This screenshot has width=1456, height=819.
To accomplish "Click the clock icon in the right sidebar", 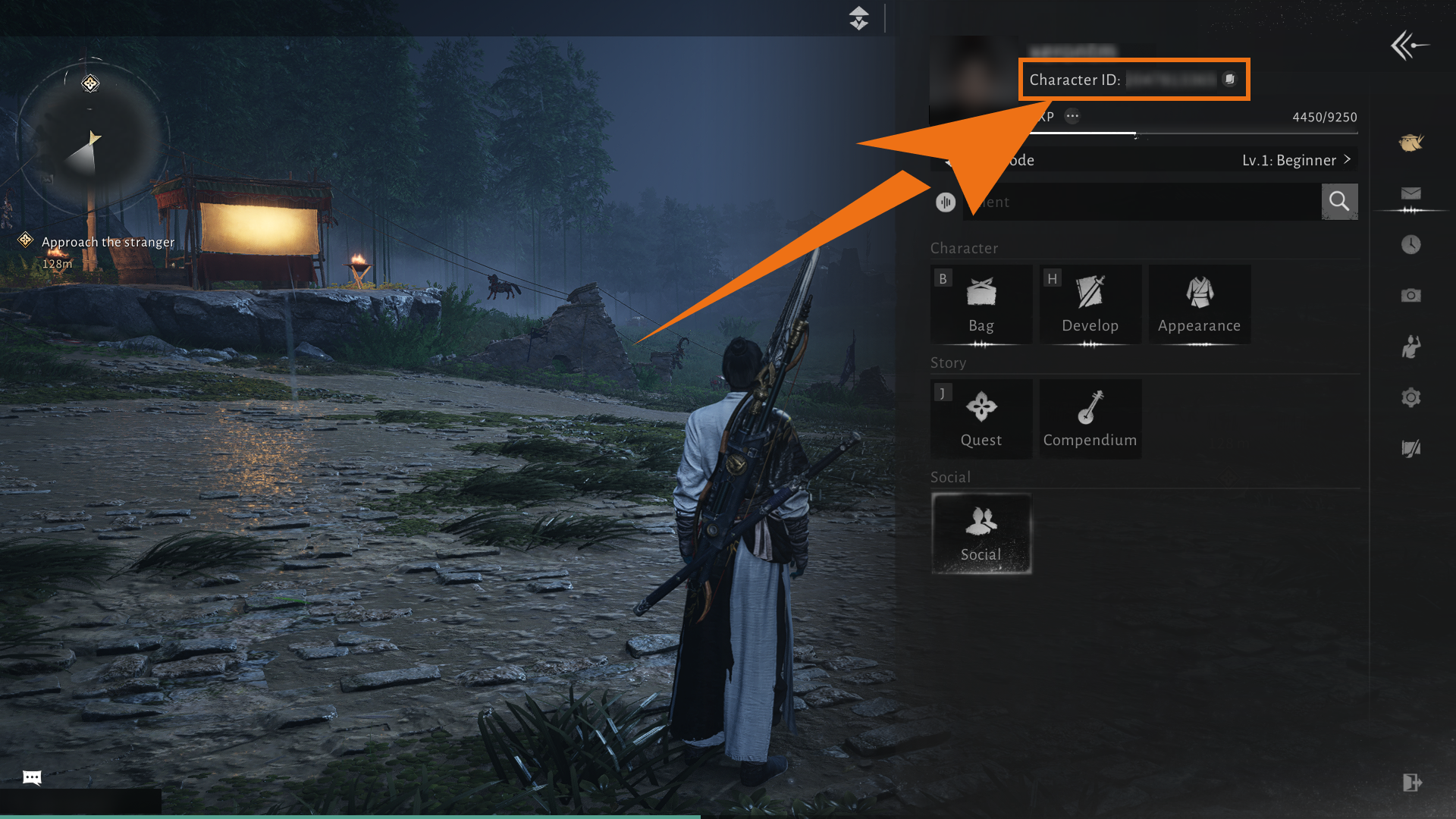I will 1410,244.
